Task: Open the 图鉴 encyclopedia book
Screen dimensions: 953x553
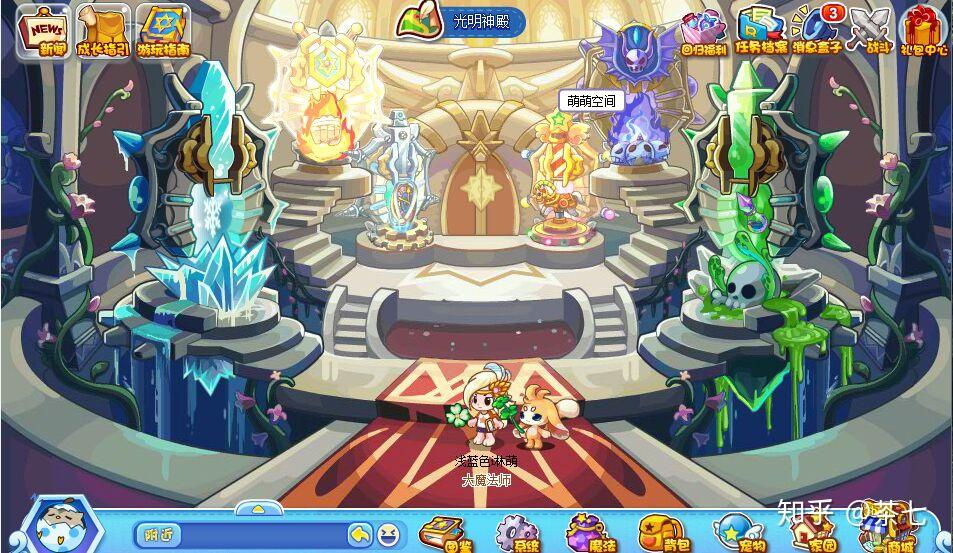Action: click(x=444, y=534)
